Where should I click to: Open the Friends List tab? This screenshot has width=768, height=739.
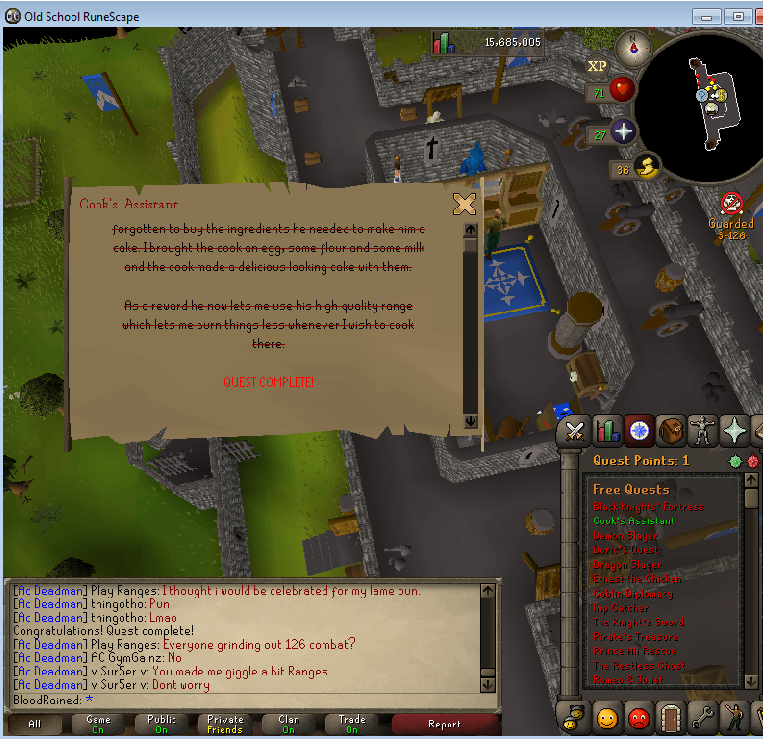pos(606,717)
